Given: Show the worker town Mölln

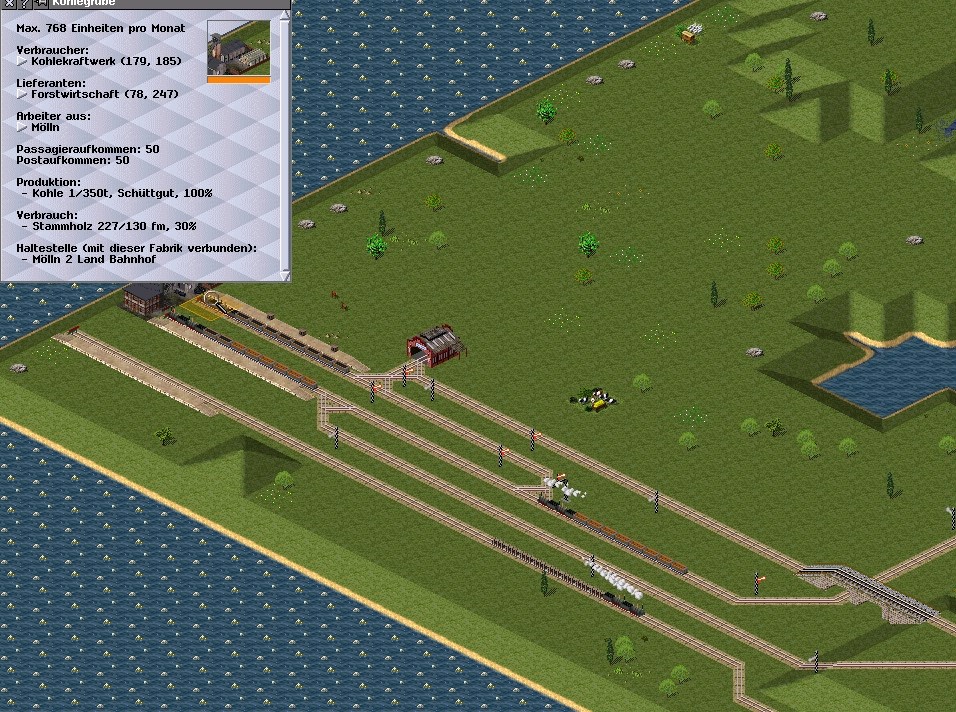Looking at the screenshot, I should [x=24, y=128].
